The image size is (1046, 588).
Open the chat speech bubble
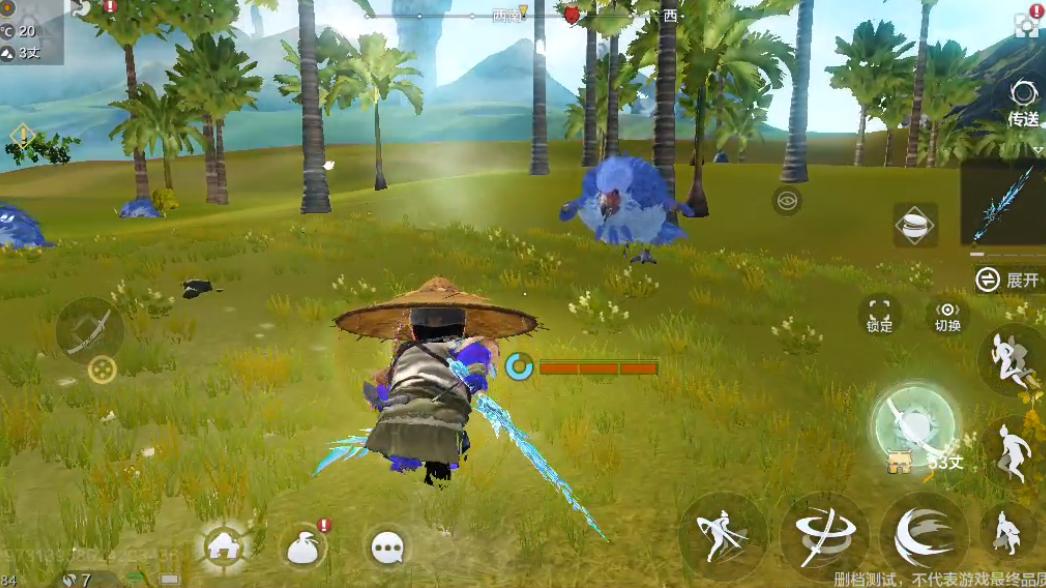tap(387, 546)
